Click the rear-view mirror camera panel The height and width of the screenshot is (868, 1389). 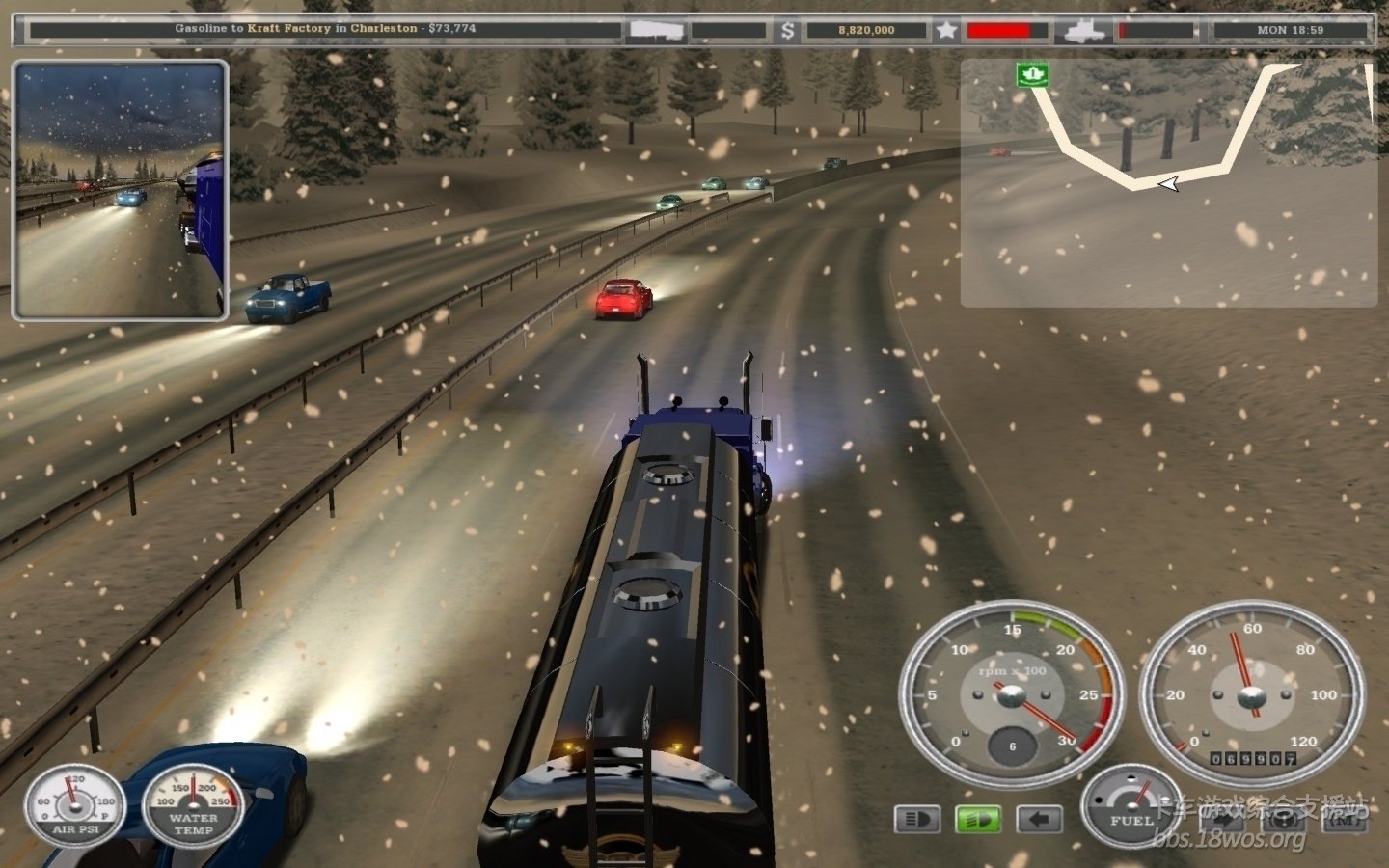[121, 189]
